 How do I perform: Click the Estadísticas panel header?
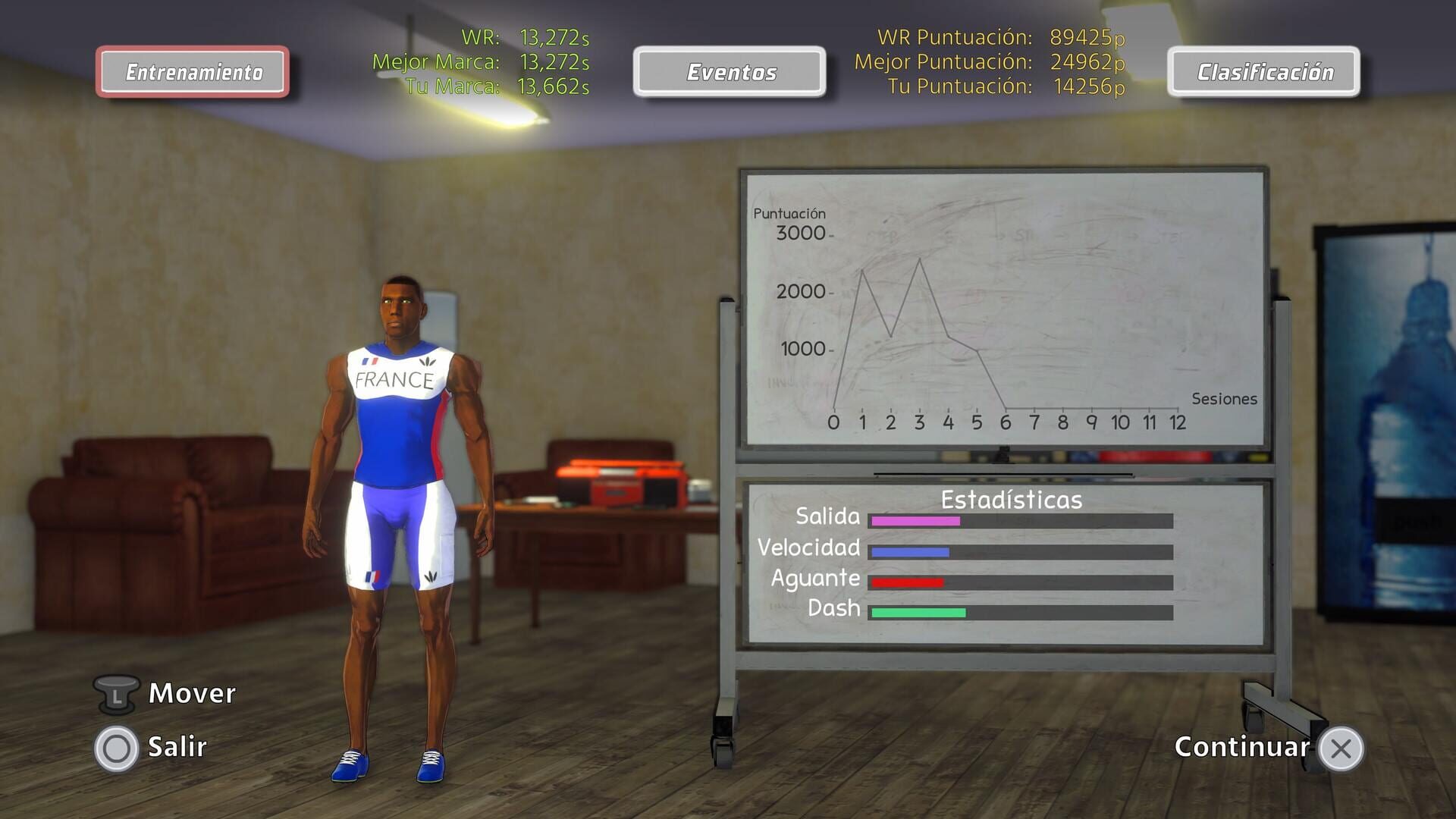click(1011, 499)
